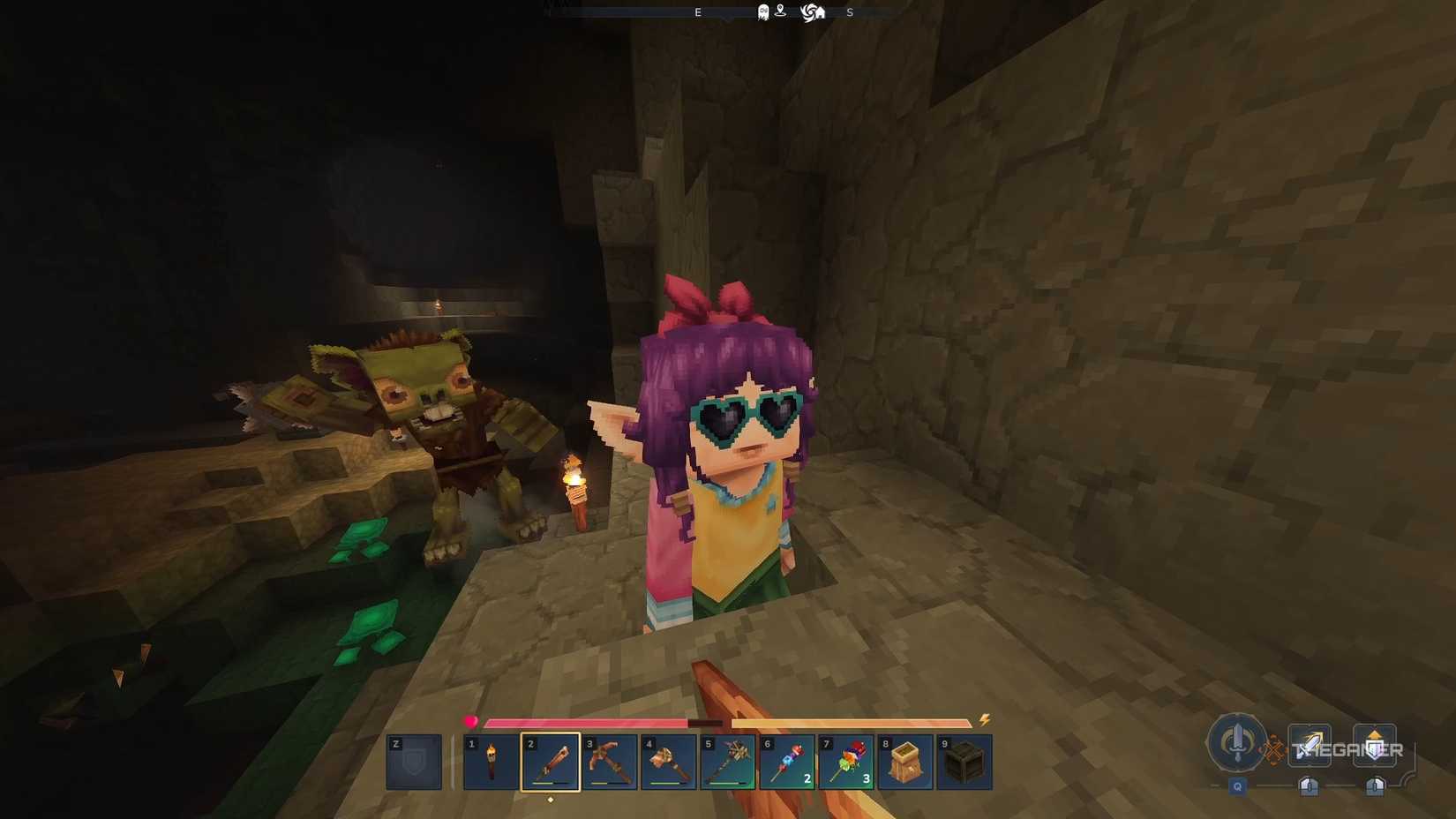
Task: Click the S marker on the compass bar
Action: 848,11
